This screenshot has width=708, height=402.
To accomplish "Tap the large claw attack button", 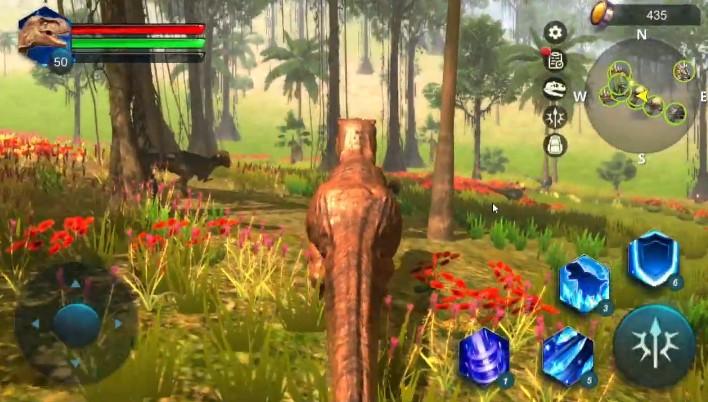I will (654, 345).
